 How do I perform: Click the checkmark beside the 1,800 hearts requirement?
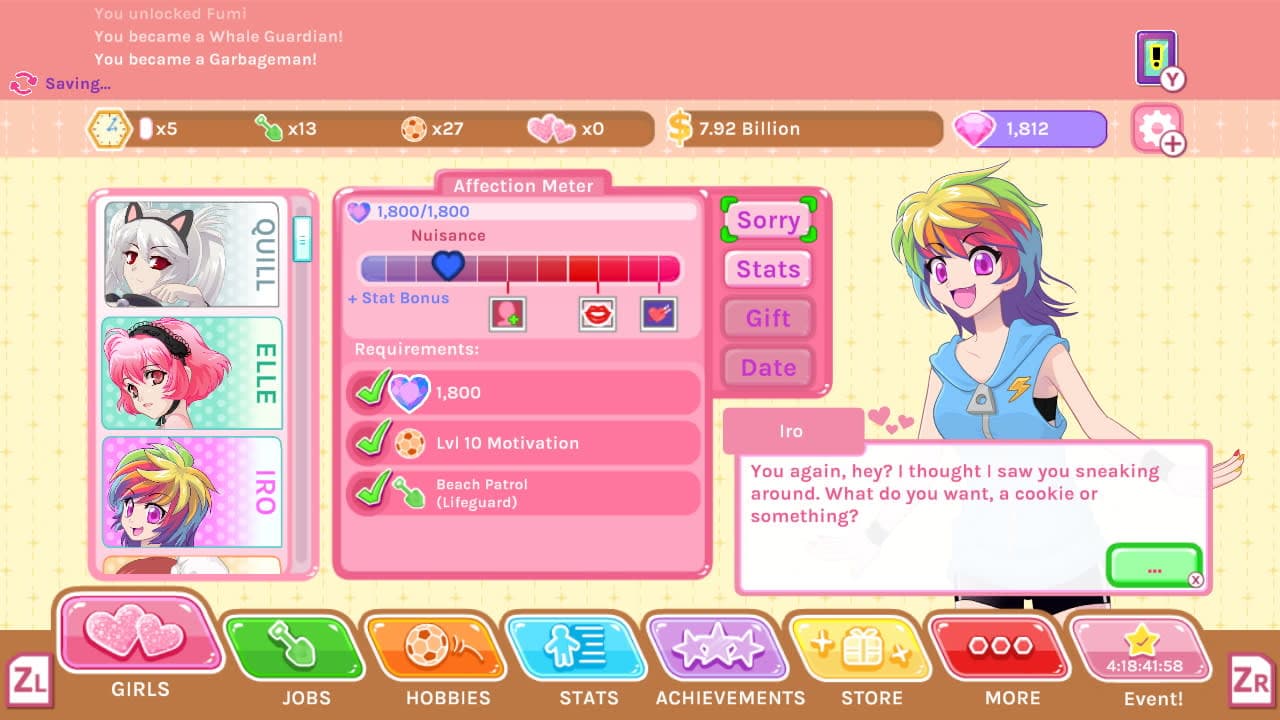(x=371, y=392)
